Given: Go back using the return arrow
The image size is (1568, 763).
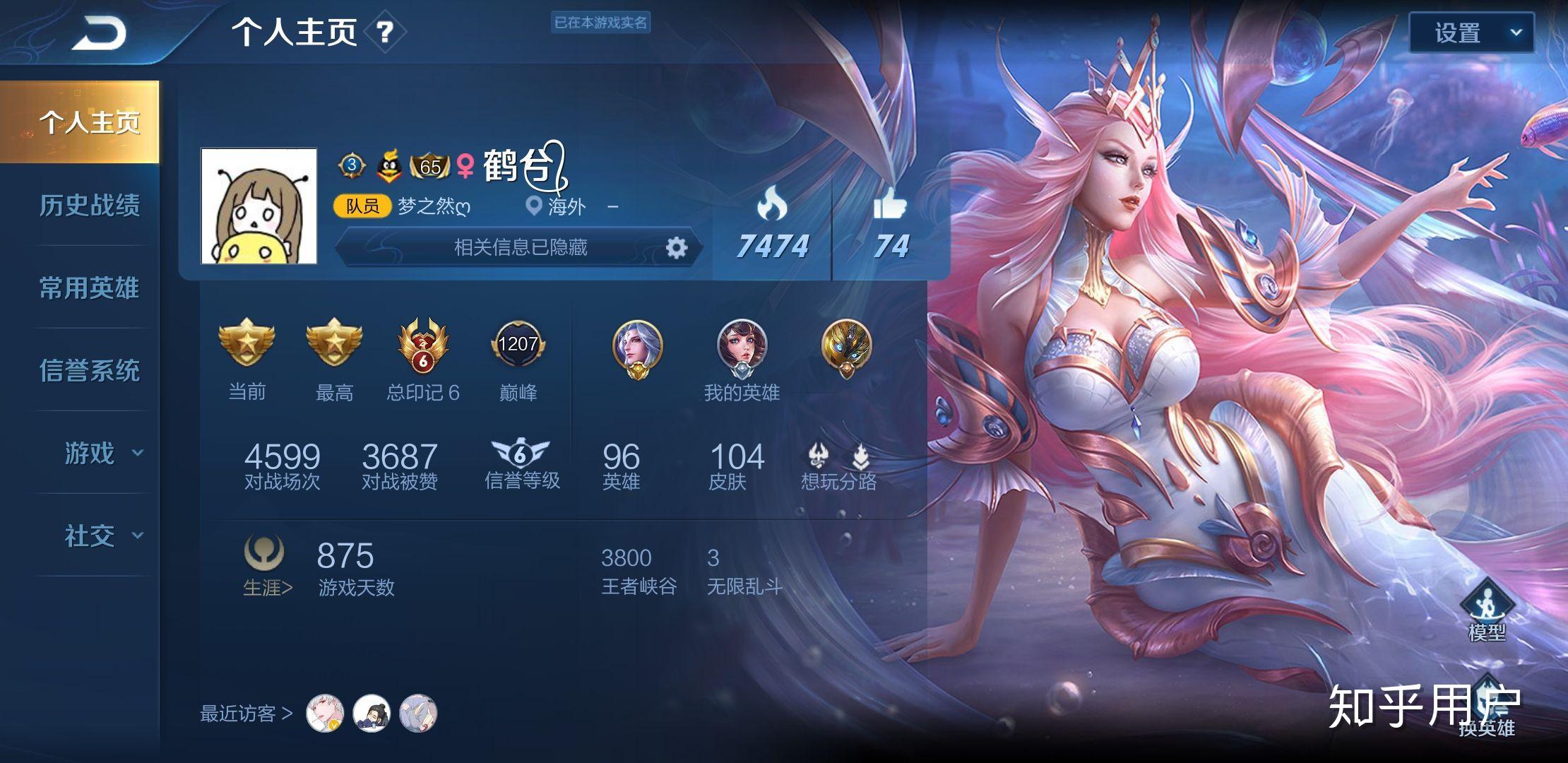Looking at the screenshot, I should pos(99,34).
